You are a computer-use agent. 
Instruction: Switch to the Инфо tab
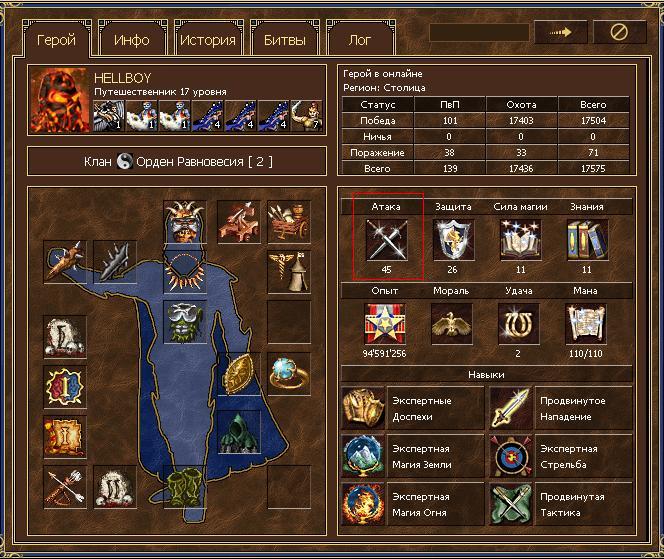[131, 40]
